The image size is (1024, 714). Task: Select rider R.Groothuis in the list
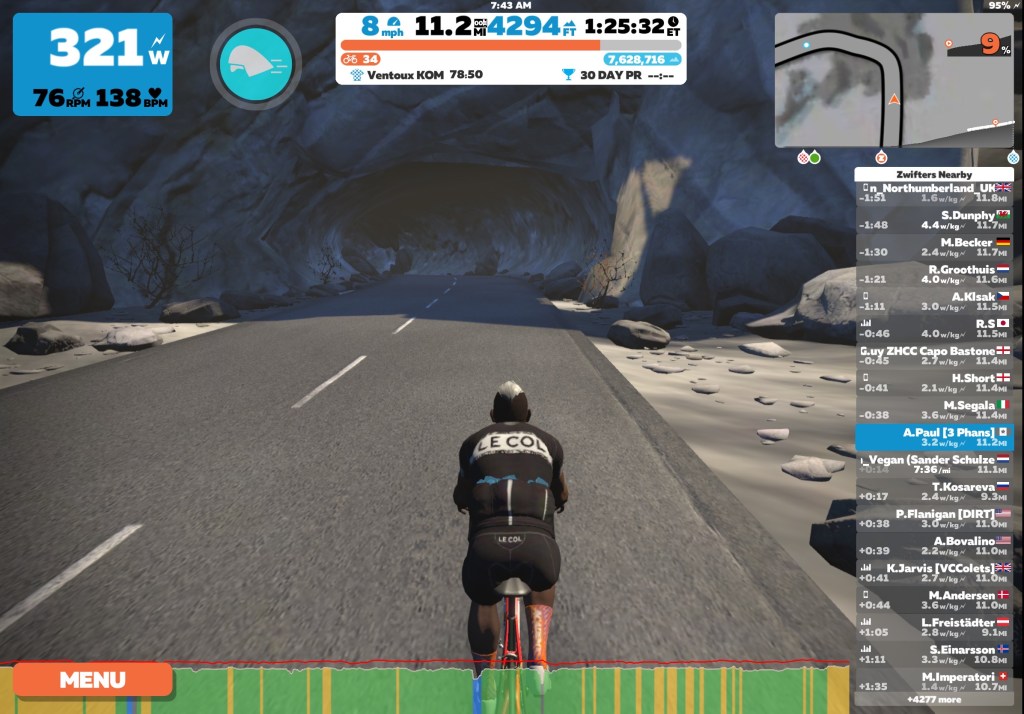tap(934, 274)
